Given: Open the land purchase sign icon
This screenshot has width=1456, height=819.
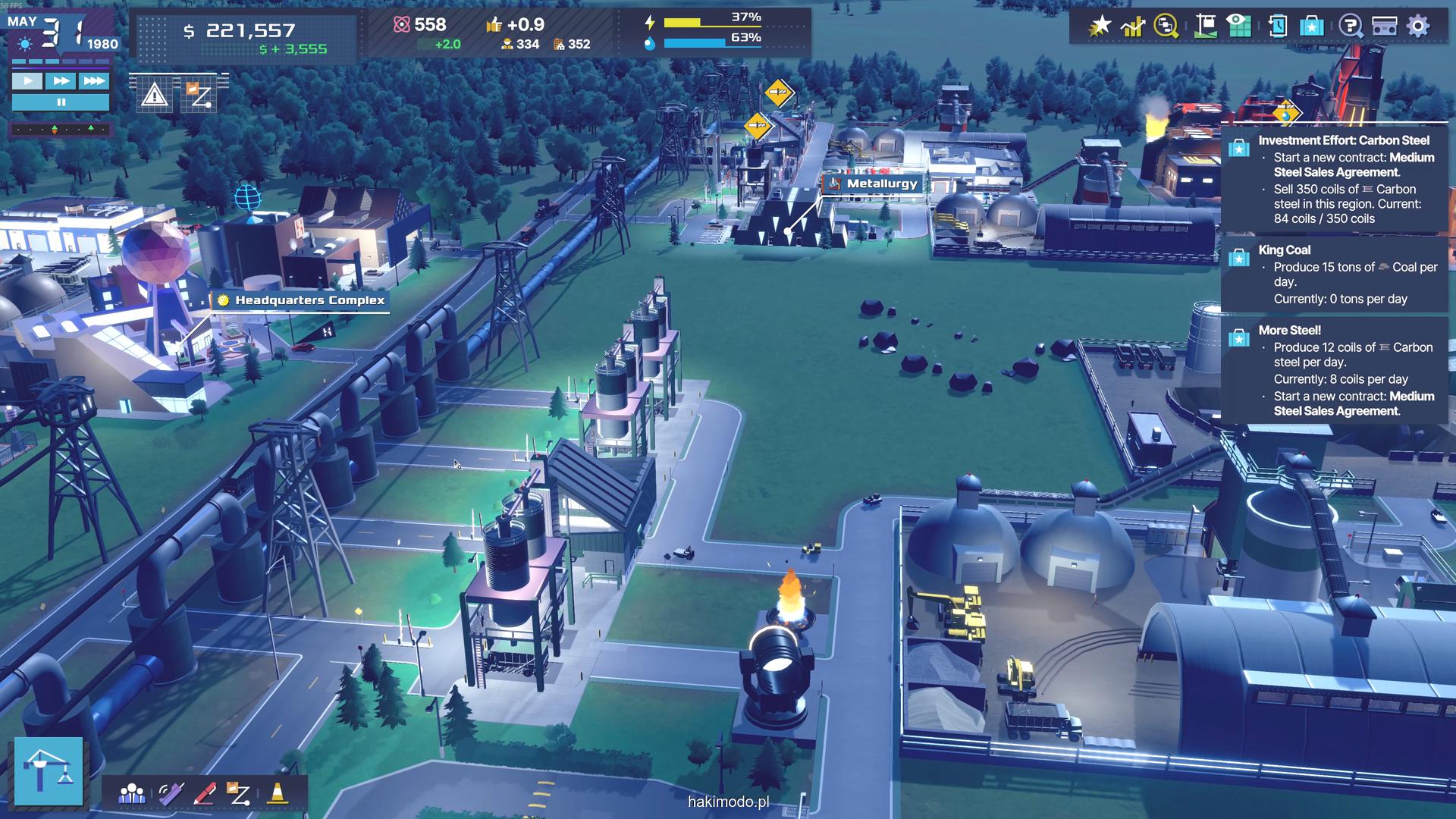Looking at the screenshot, I should (1205, 27).
